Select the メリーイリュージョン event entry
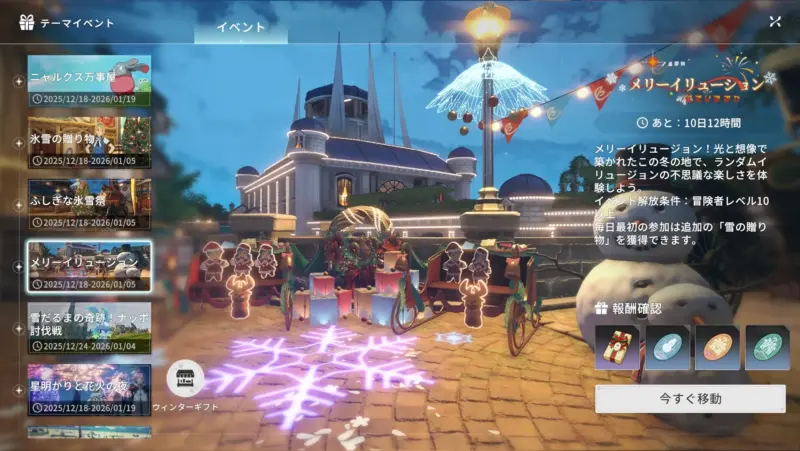 click(90, 265)
